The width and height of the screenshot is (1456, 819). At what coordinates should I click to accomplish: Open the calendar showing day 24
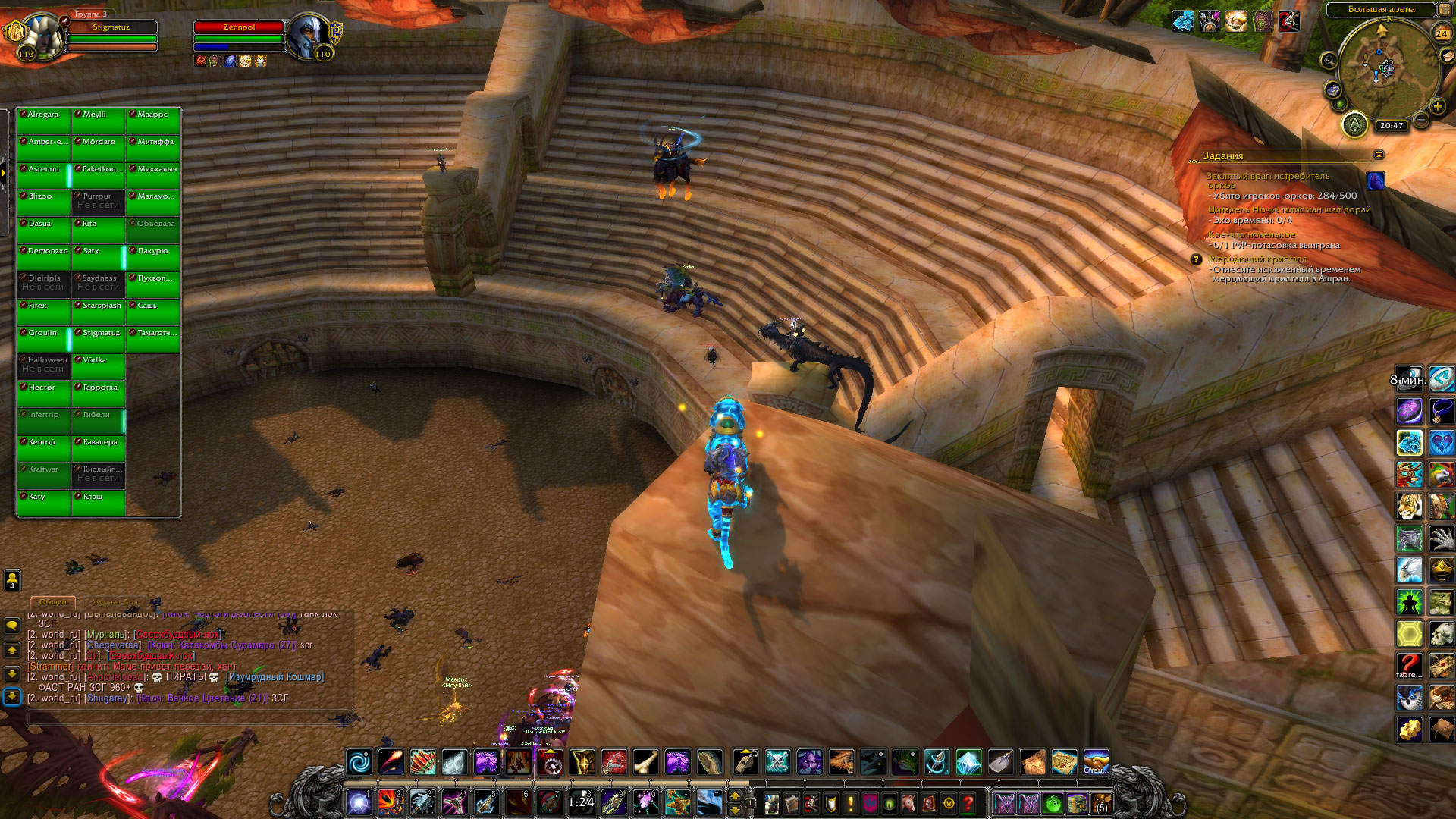pyautogui.click(x=1442, y=33)
